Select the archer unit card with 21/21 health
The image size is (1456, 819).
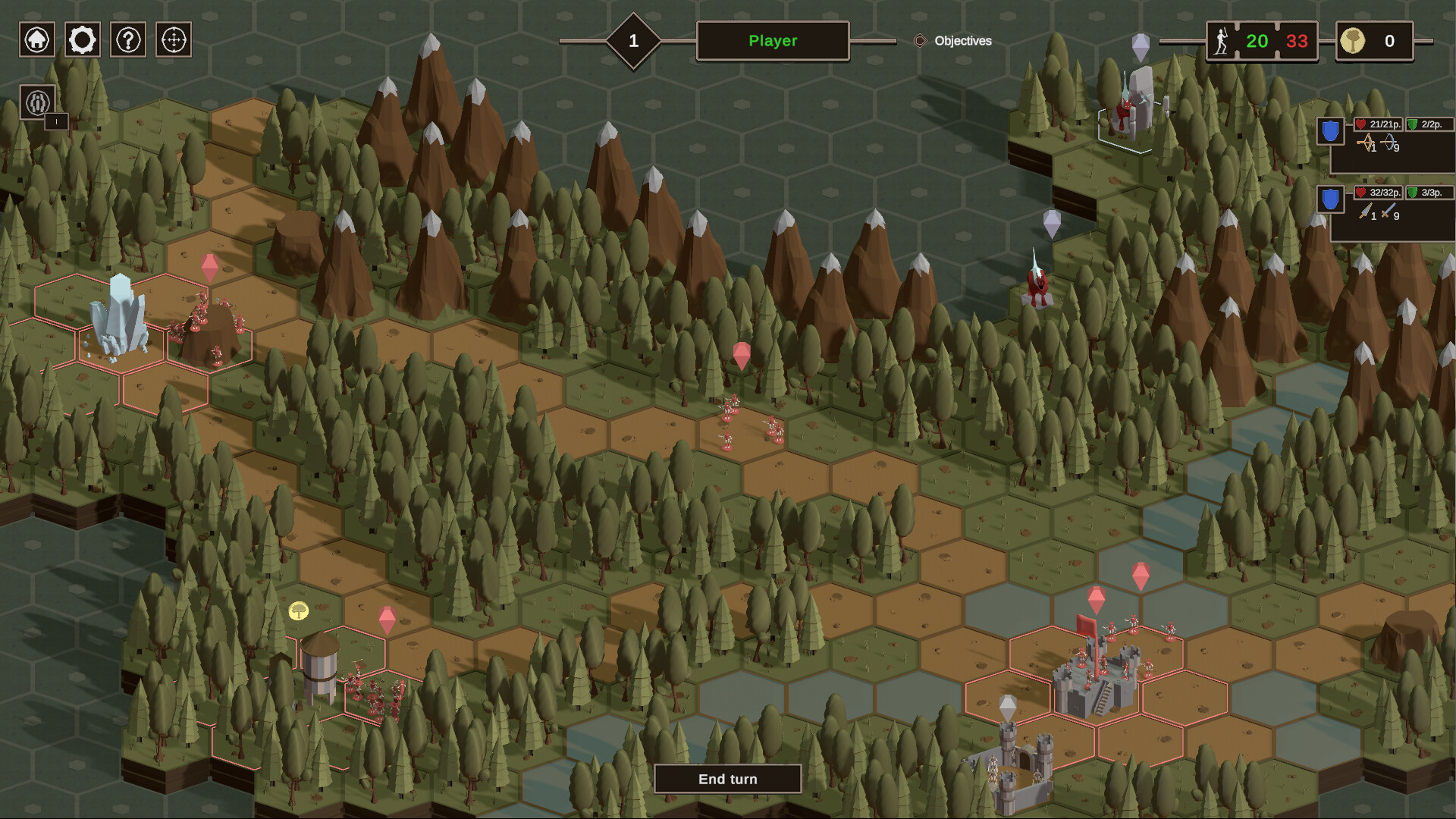tap(1393, 144)
